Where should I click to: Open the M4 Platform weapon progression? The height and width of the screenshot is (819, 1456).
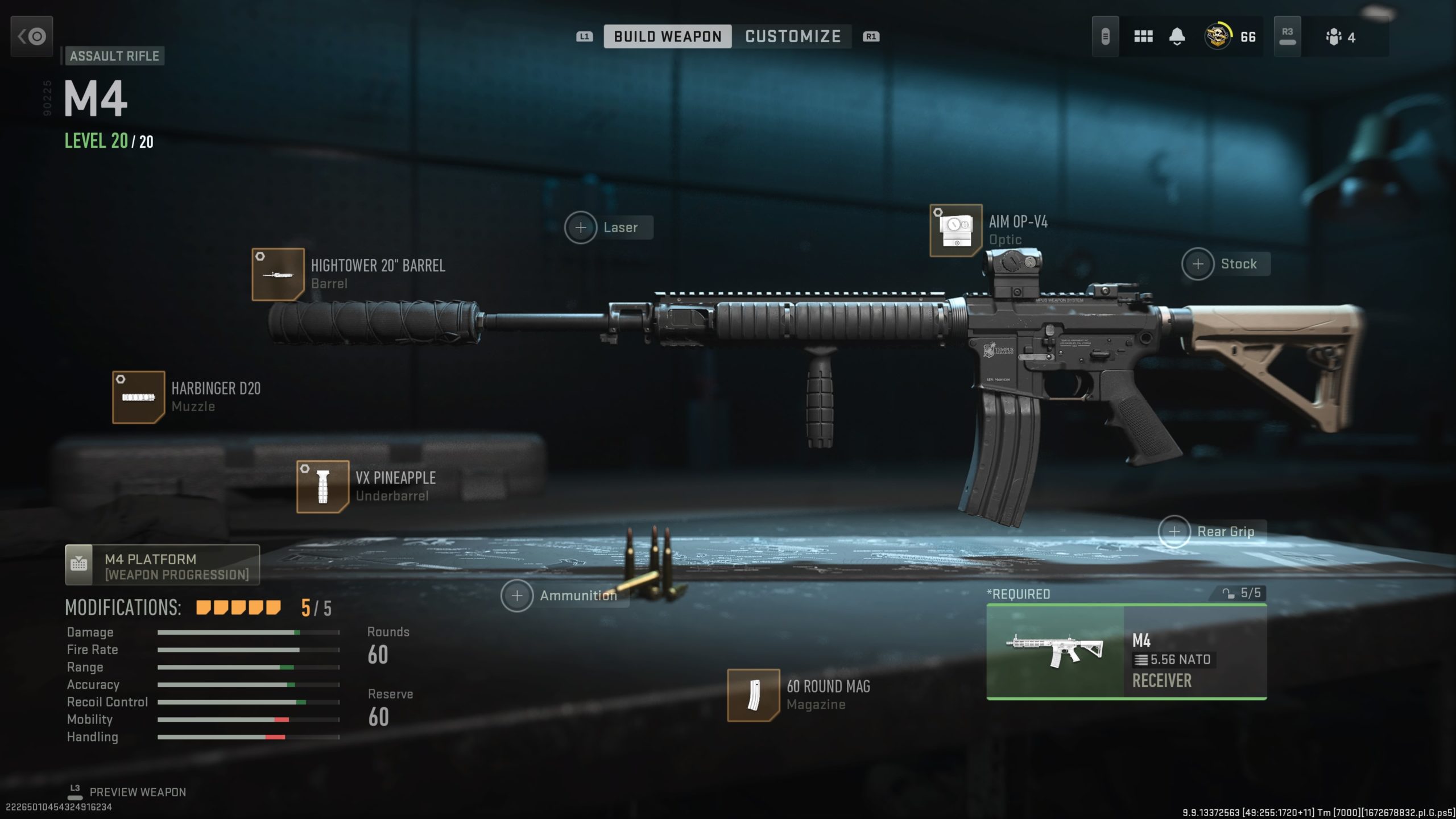tap(161, 565)
